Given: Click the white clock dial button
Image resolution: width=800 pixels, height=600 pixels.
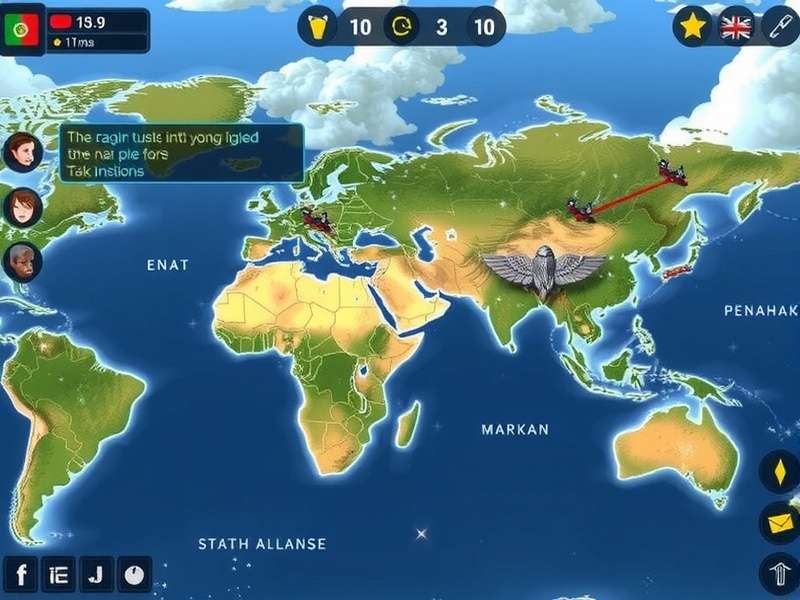Looking at the screenshot, I should (134, 575).
